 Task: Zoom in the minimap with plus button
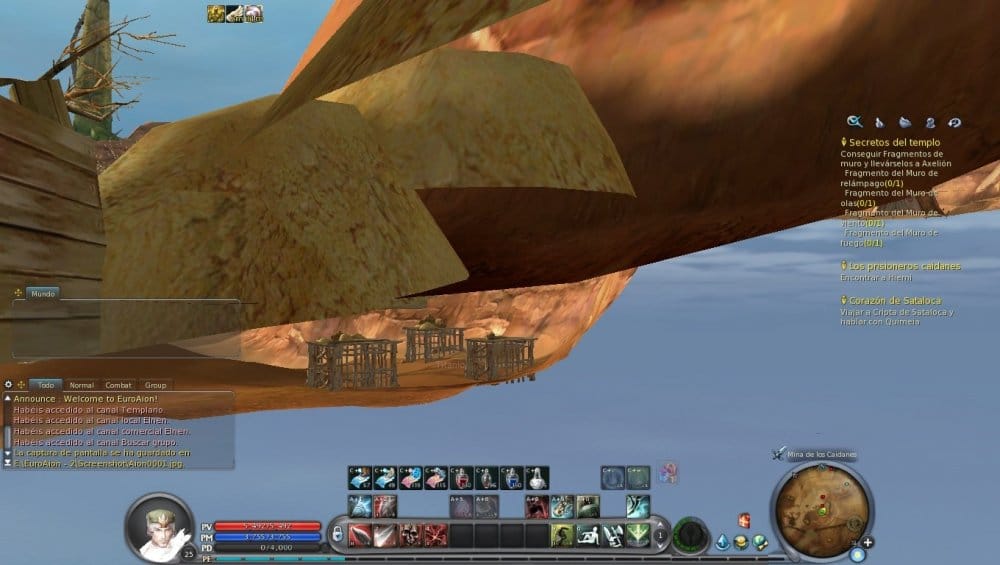click(x=868, y=542)
